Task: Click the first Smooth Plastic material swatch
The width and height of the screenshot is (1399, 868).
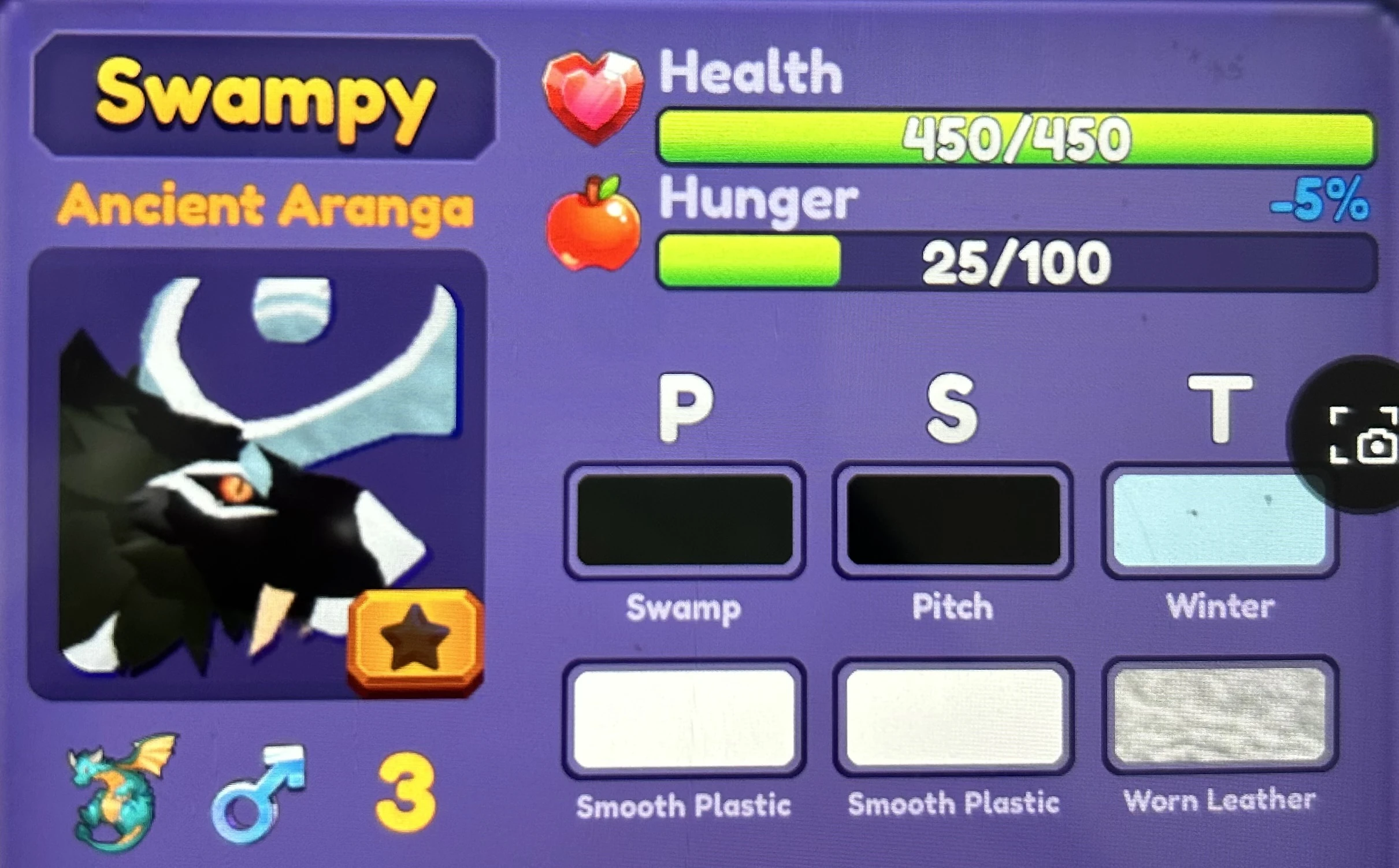Action: [685, 719]
